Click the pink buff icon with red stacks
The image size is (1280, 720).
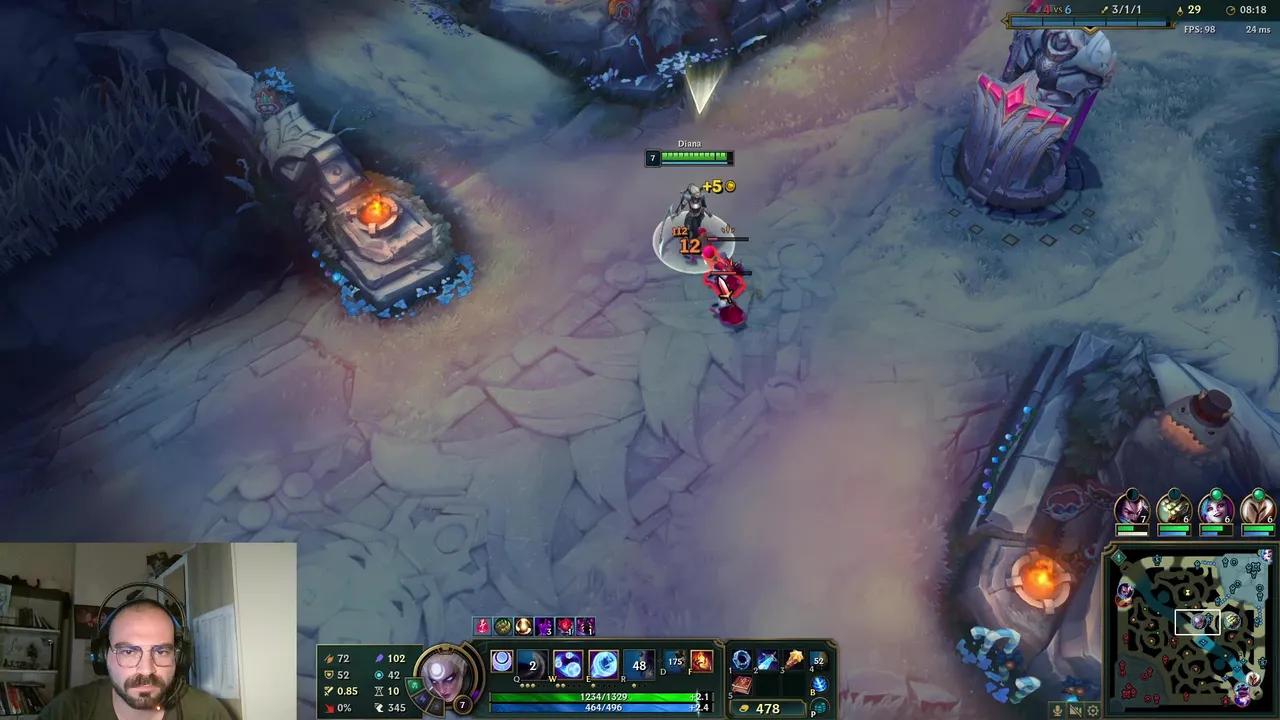[564, 626]
